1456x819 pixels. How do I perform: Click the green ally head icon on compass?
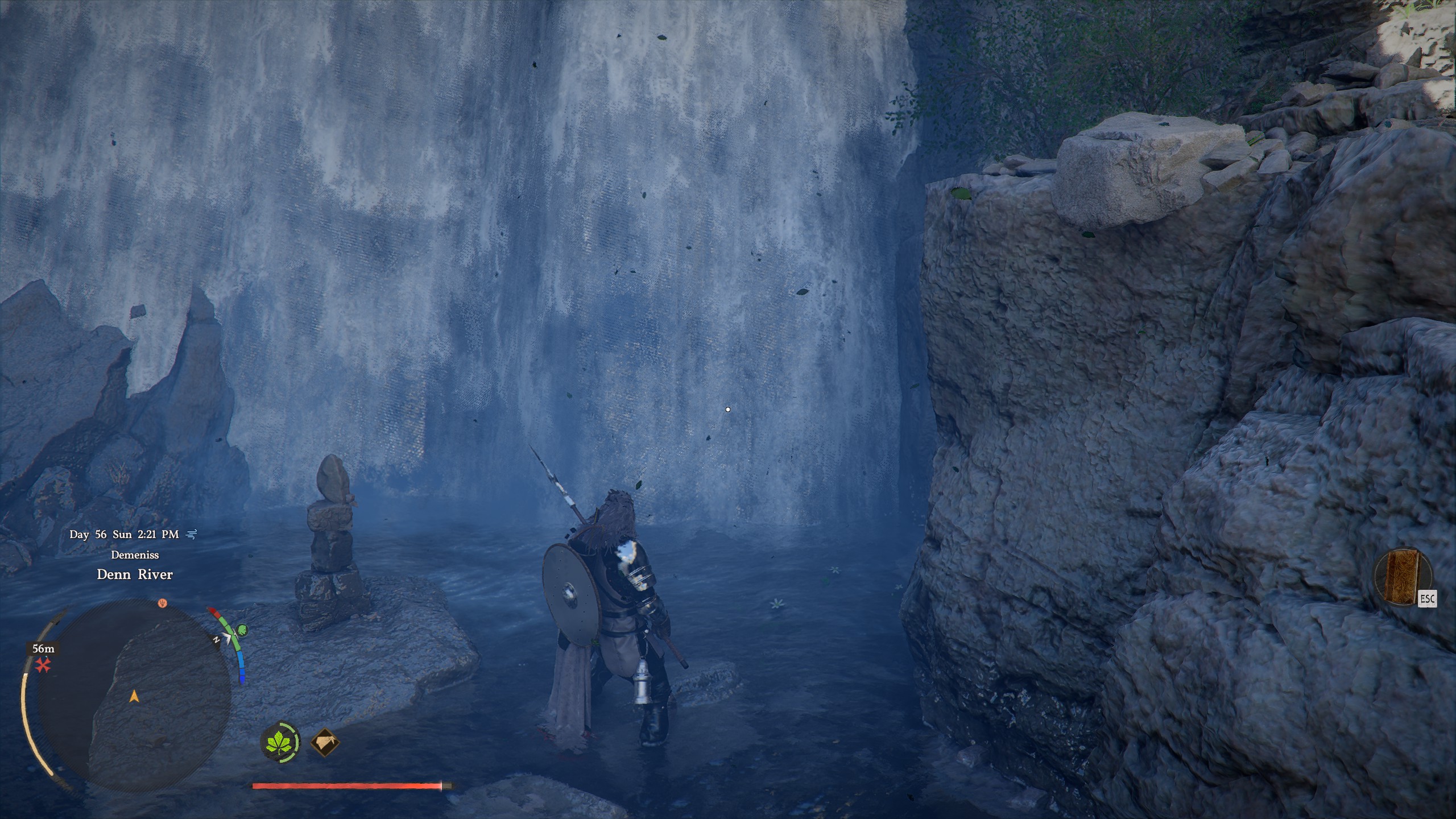tap(242, 631)
